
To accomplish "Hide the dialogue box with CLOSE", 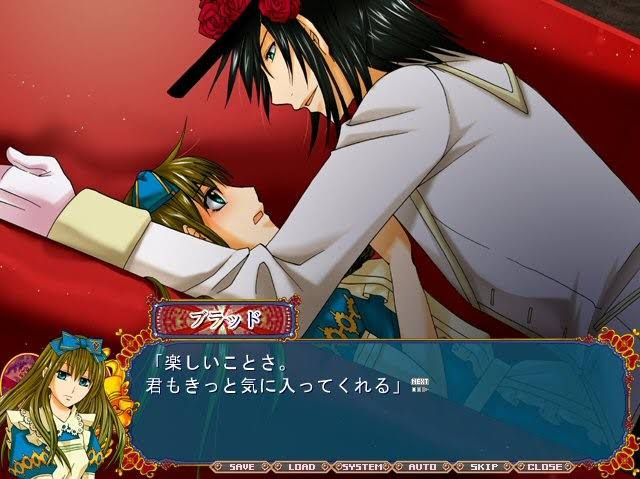I will click(545, 467).
